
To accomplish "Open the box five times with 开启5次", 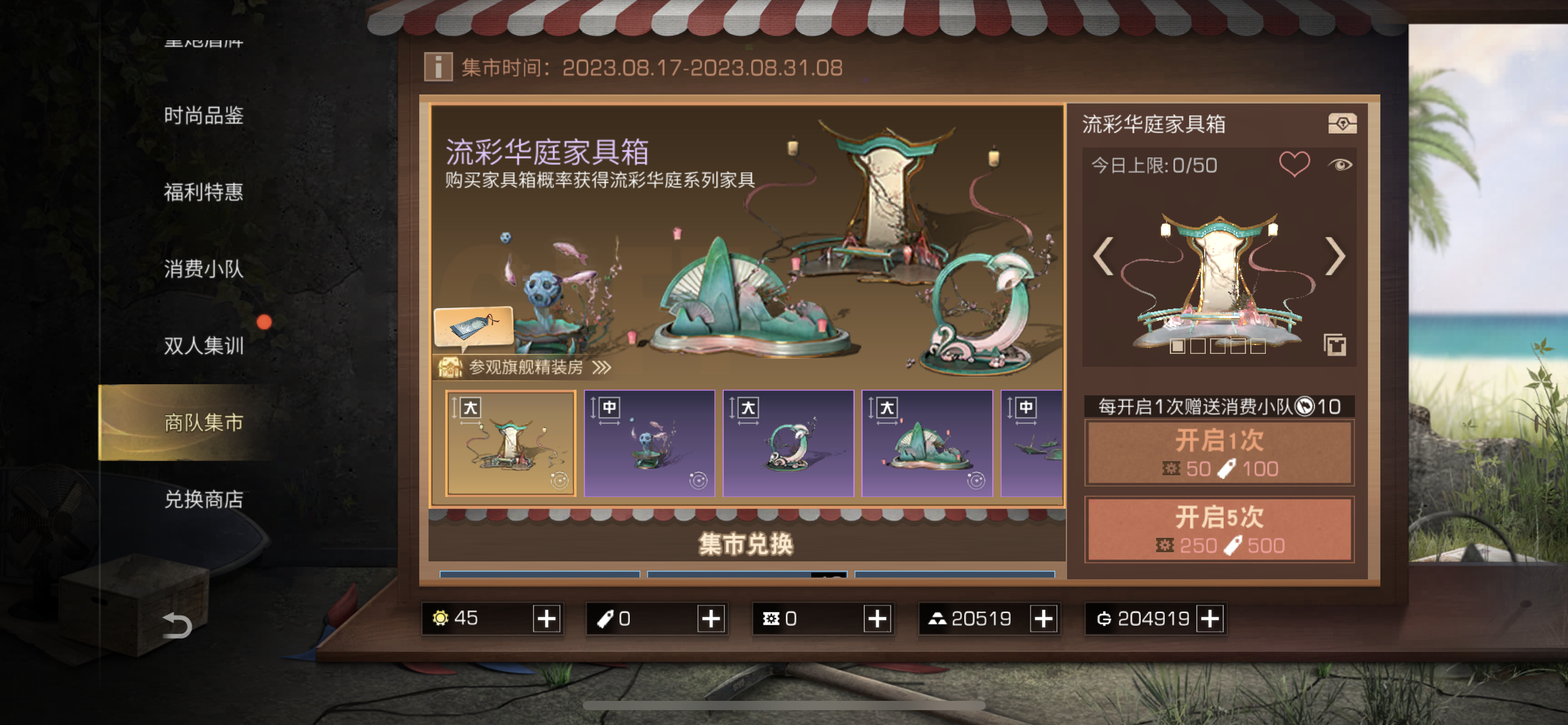I will [x=1219, y=530].
